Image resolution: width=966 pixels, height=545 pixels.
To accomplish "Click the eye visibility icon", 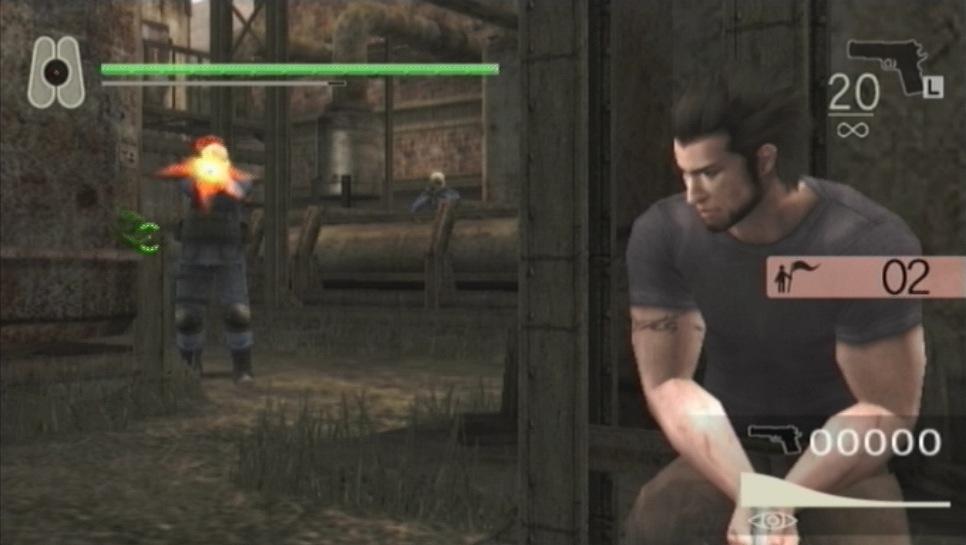I will [773, 520].
